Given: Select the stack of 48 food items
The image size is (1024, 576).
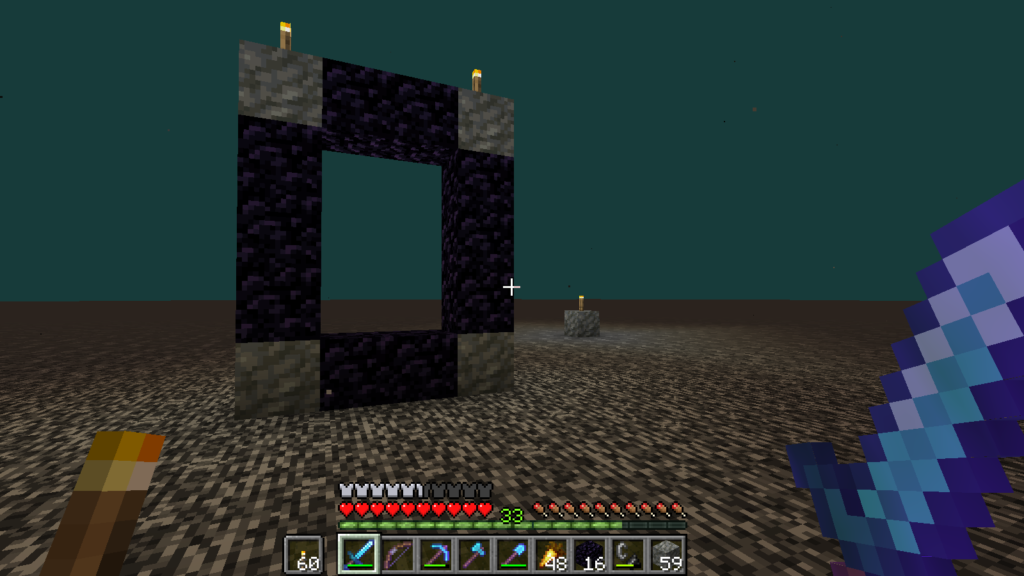Looking at the screenshot, I should [552, 553].
